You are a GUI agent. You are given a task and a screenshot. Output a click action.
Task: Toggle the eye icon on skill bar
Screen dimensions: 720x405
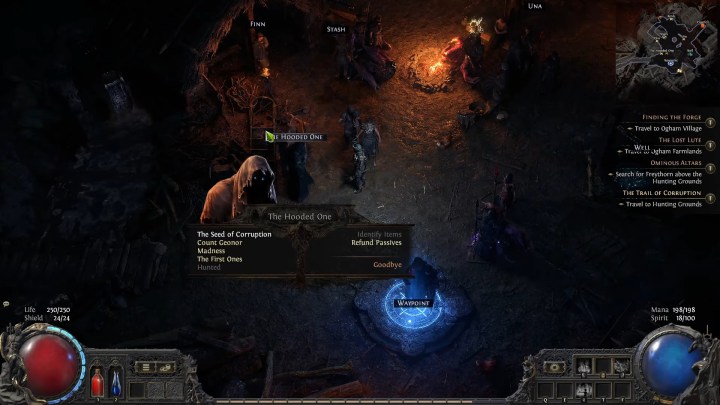pos(553,367)
